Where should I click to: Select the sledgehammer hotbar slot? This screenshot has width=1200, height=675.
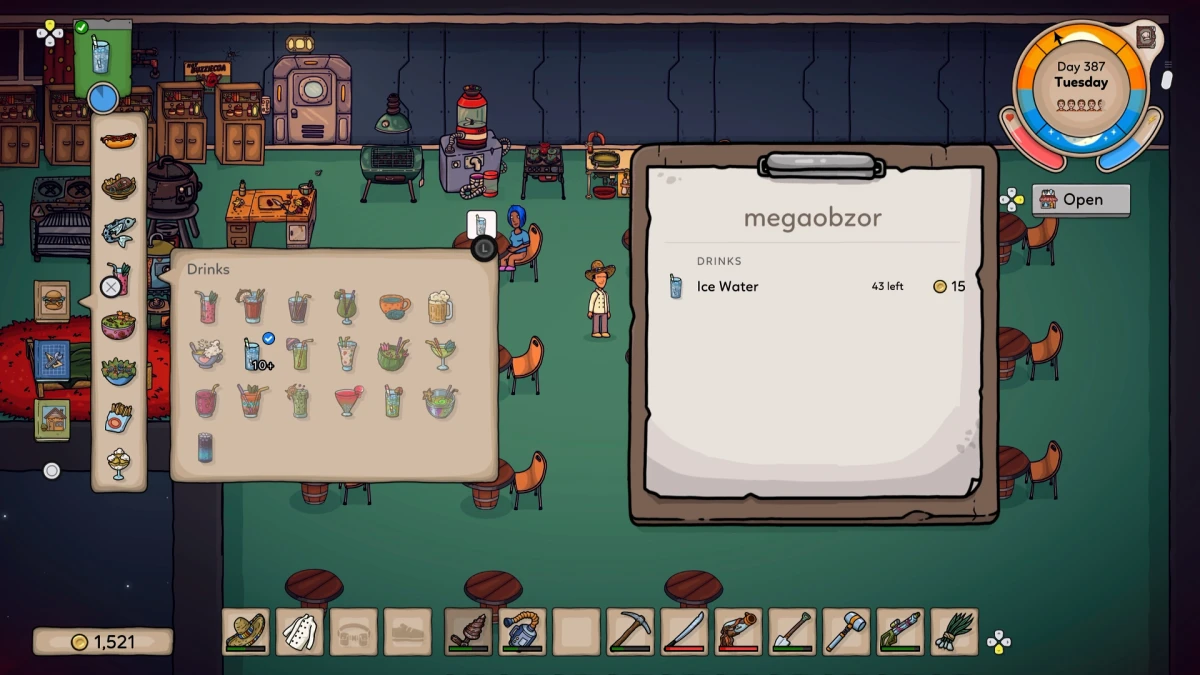click(846, 632)
